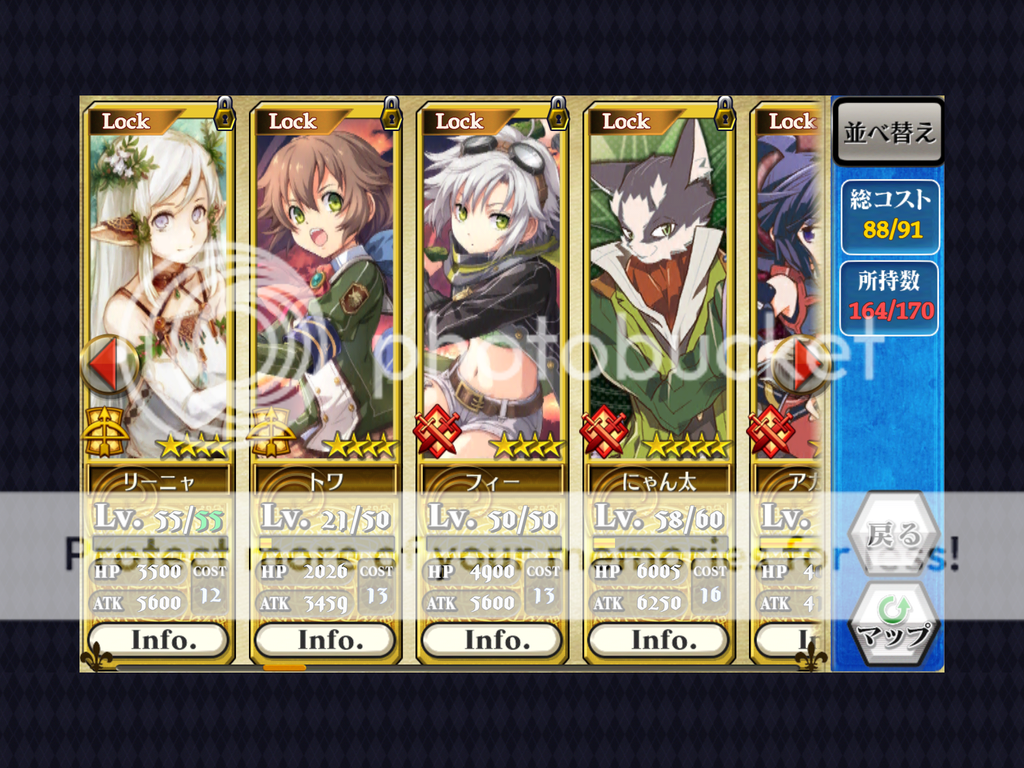Toggle the Lock tag on フィー's card
The height and width of the screenshot is (768, 1024).
click(x=459, y=121)
